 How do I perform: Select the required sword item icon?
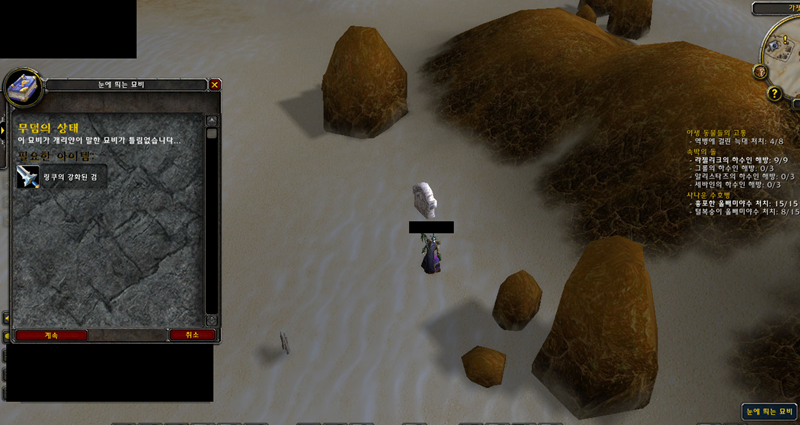point(28,177)
